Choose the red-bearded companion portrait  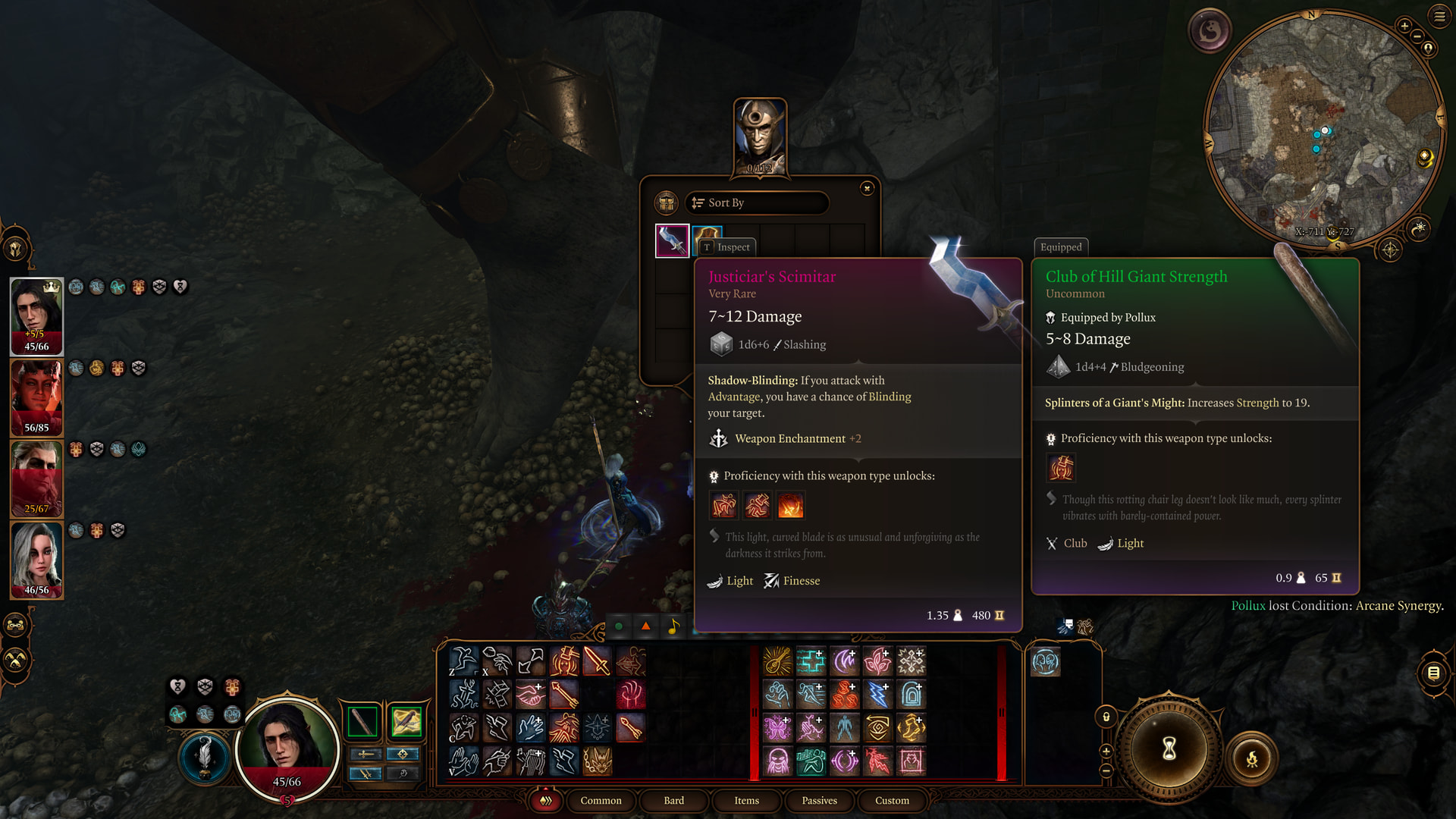36,479
